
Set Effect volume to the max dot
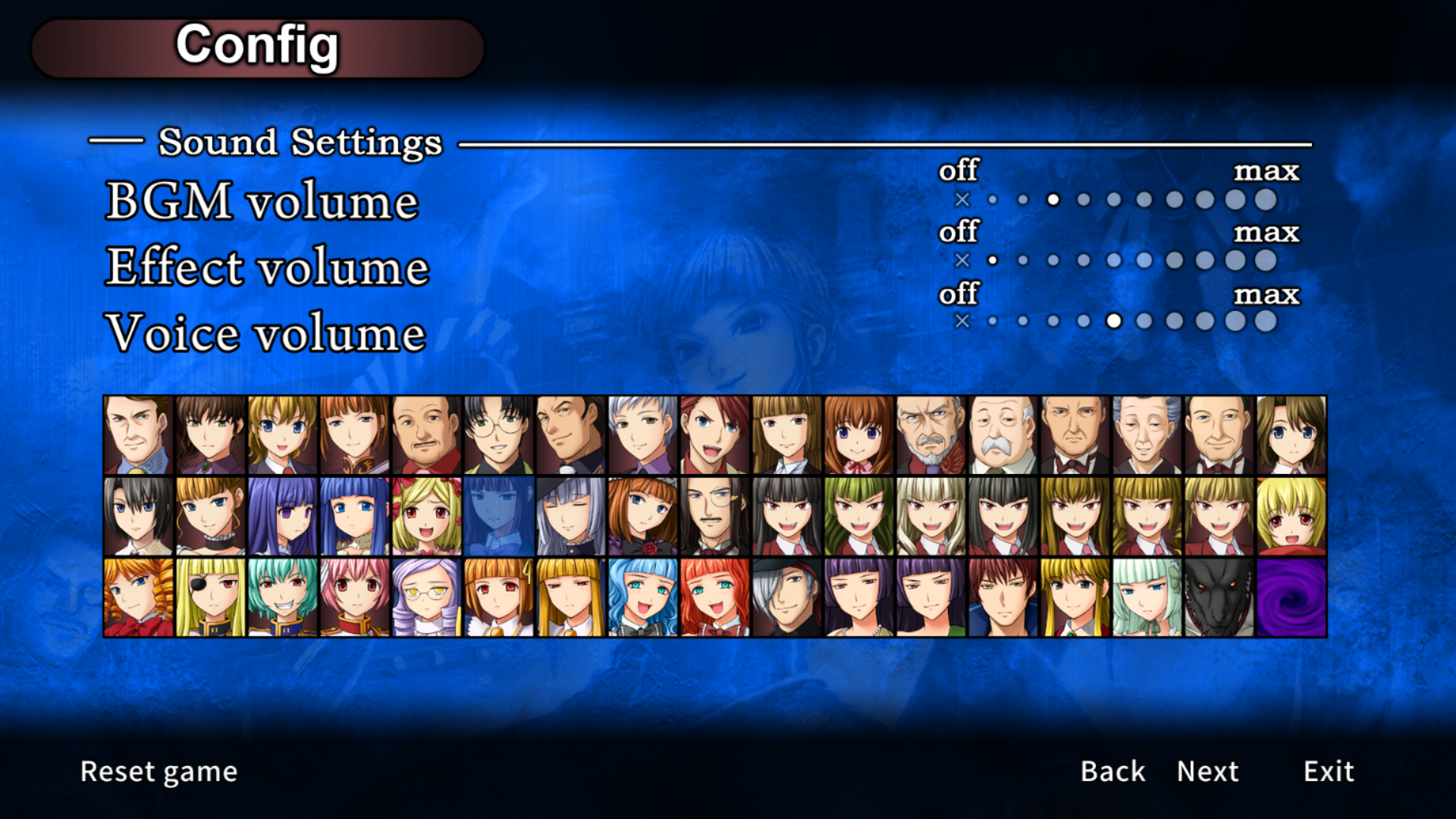[x=1265, y=260]
